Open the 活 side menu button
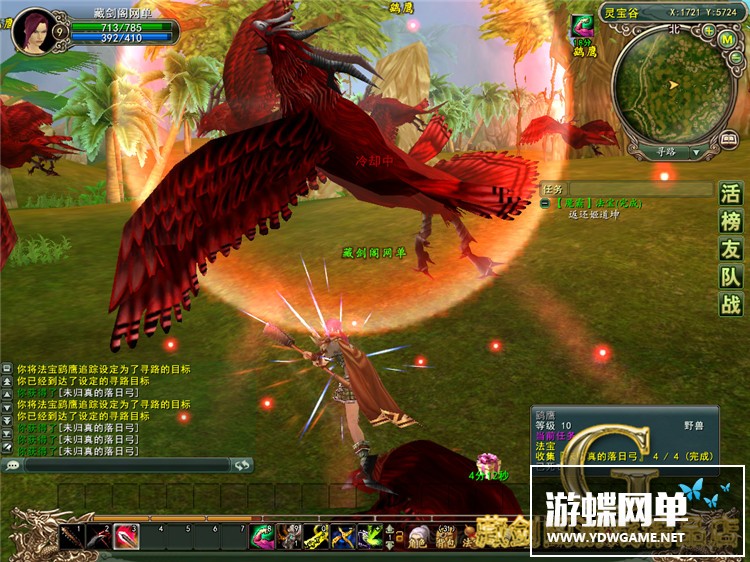Viewport: 750px width, 562px height. (x=731, y=194)
